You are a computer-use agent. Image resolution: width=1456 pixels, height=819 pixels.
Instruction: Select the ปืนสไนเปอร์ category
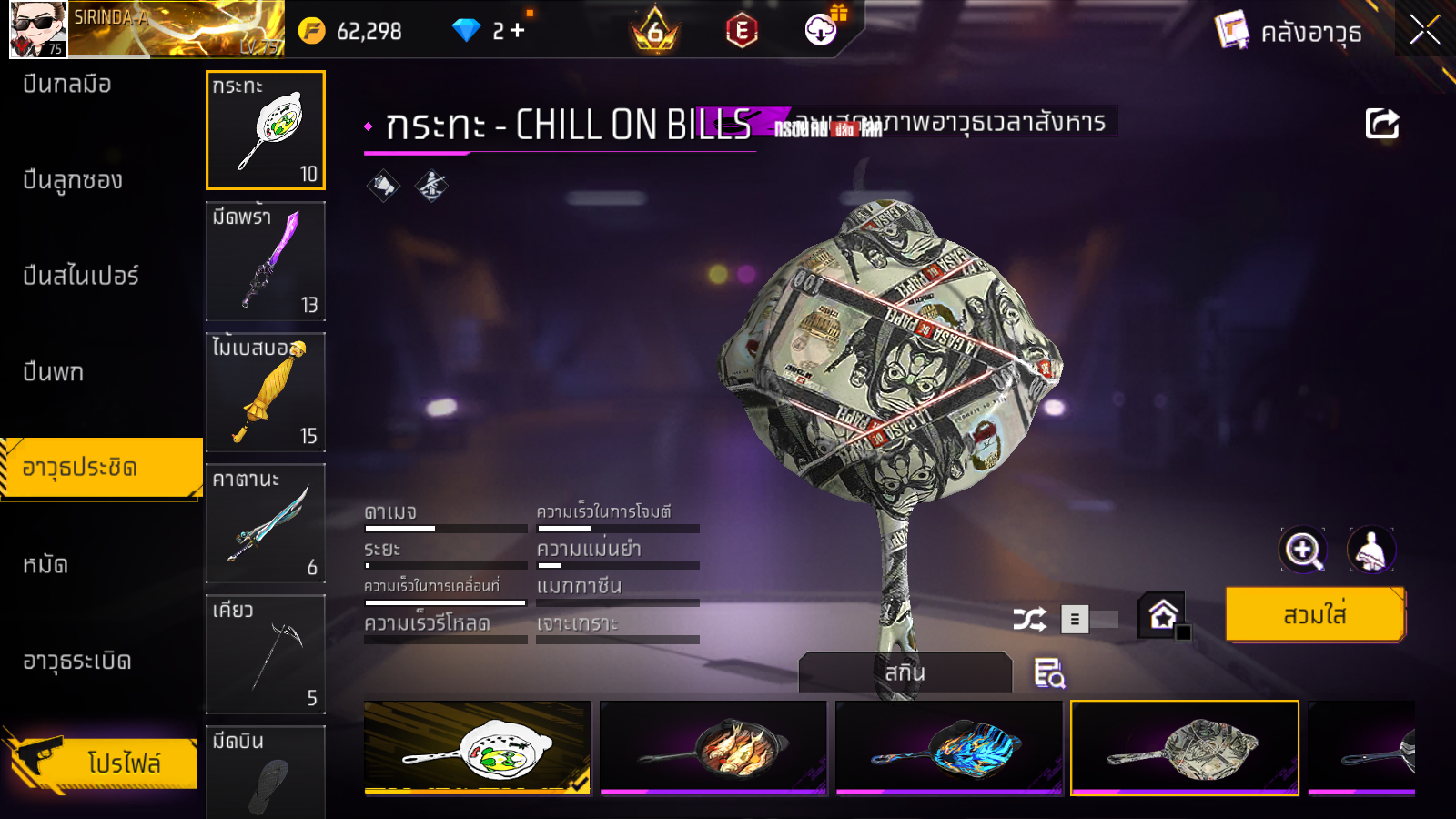point(81,276)
